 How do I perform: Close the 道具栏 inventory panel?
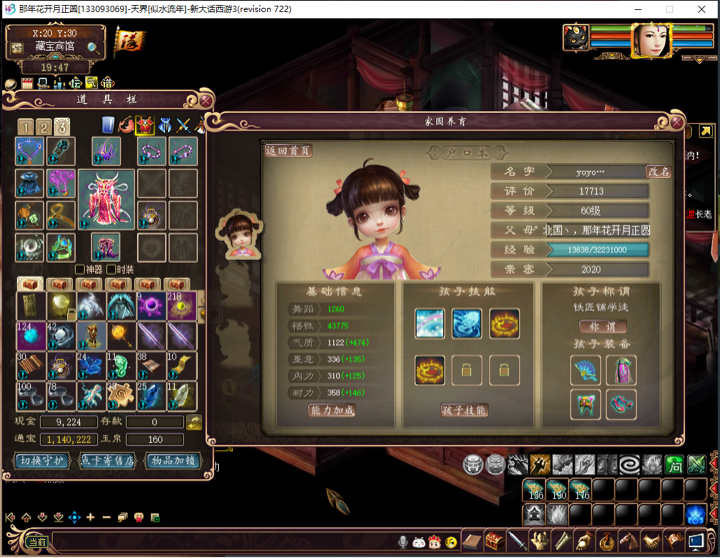pyautogui.click(x=205, y=100)
